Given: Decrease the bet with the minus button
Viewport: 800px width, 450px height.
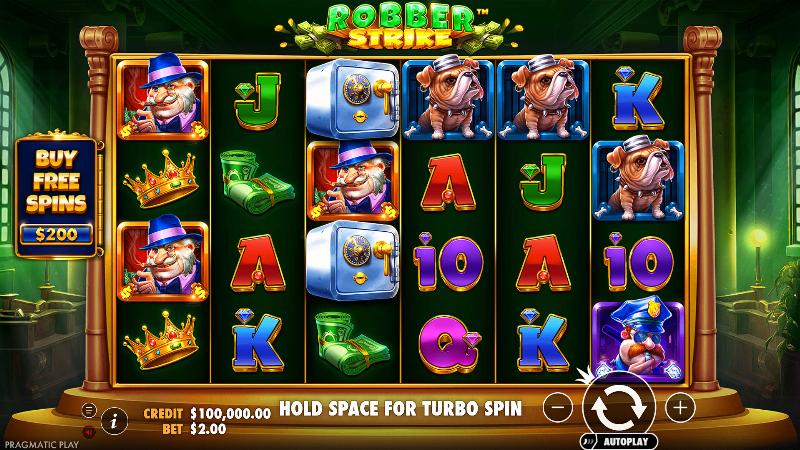Looking at the screenshot, I should (x=561, y=407).
